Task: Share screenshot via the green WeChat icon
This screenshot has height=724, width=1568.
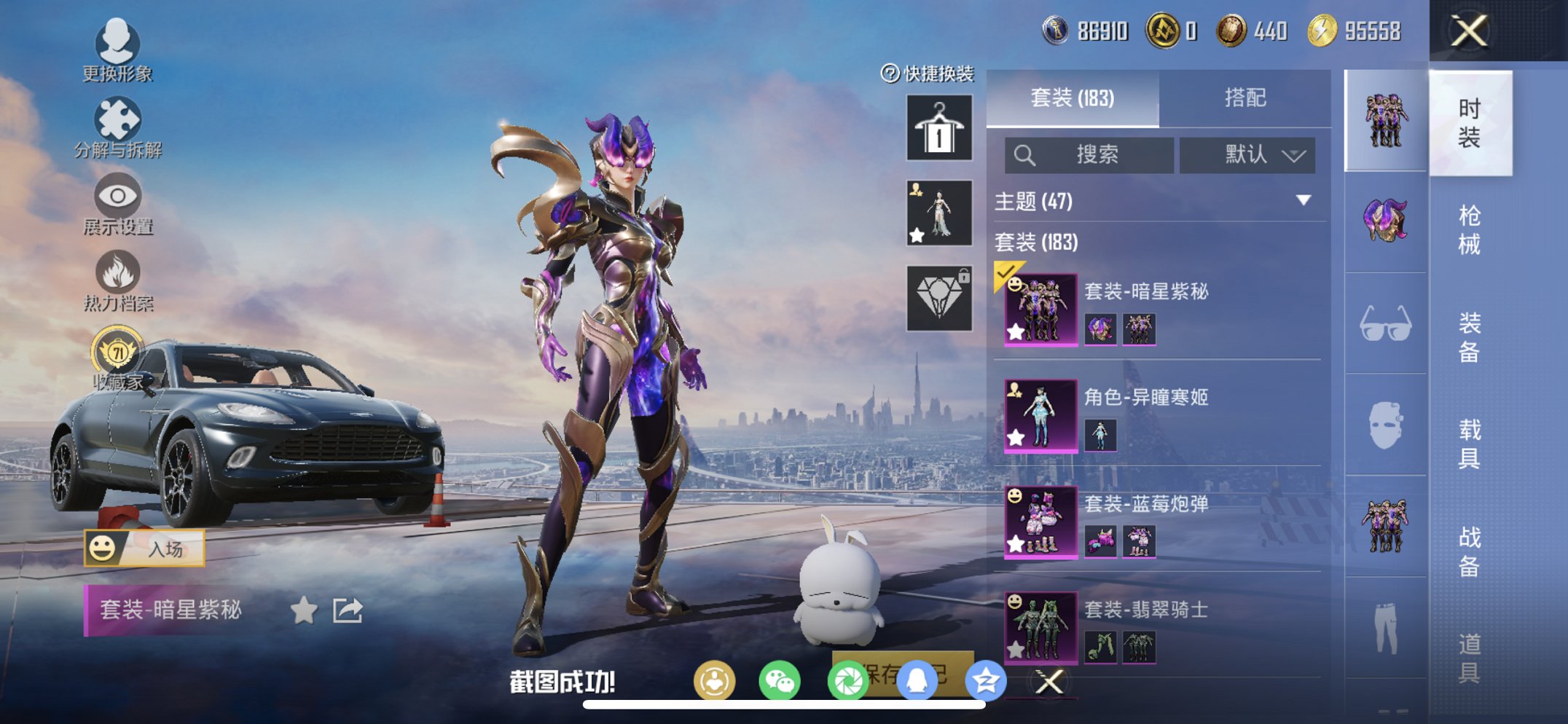Action: pos(779,682)
